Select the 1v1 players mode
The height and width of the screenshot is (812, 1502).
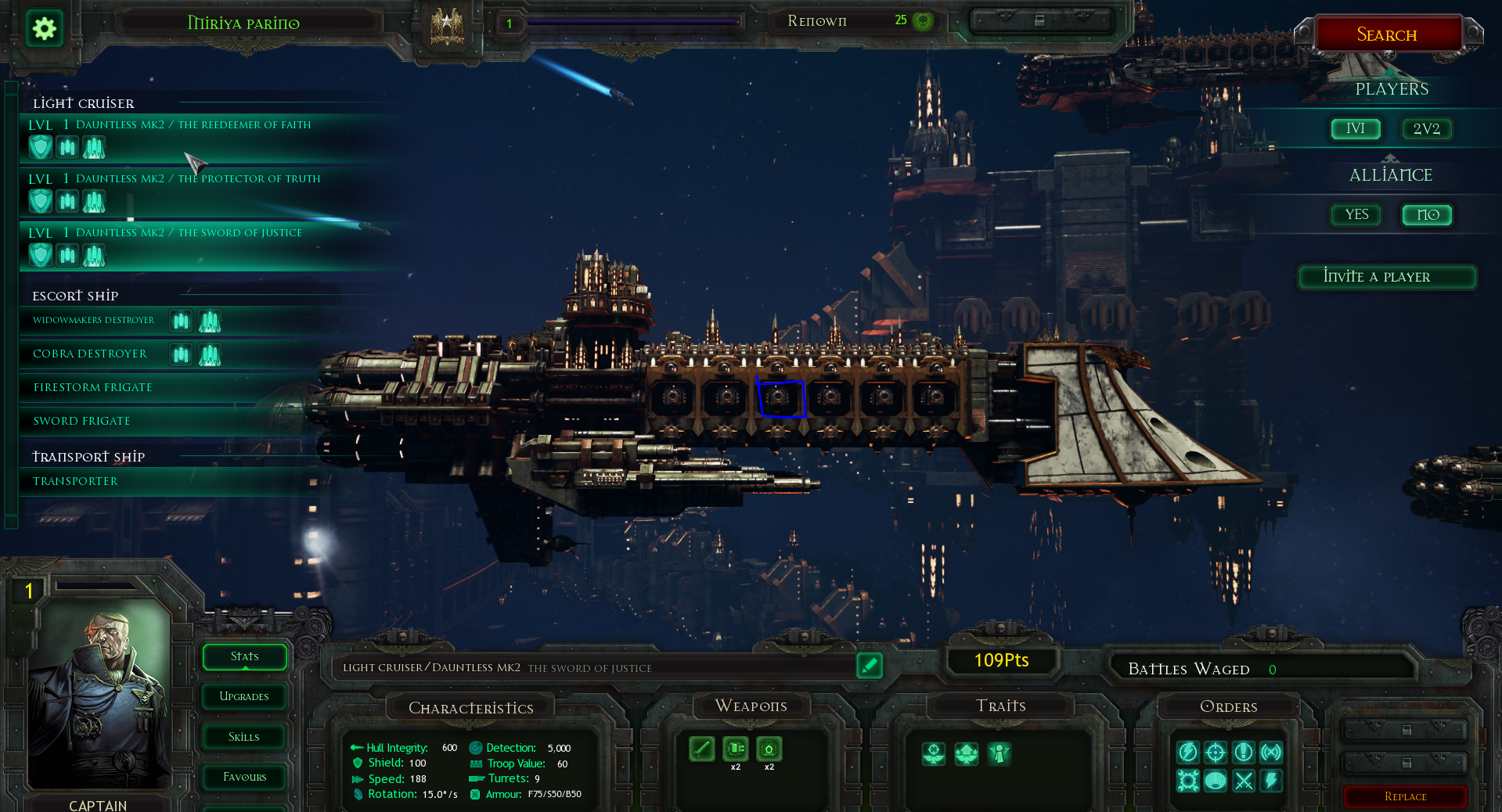[1356, 129]
